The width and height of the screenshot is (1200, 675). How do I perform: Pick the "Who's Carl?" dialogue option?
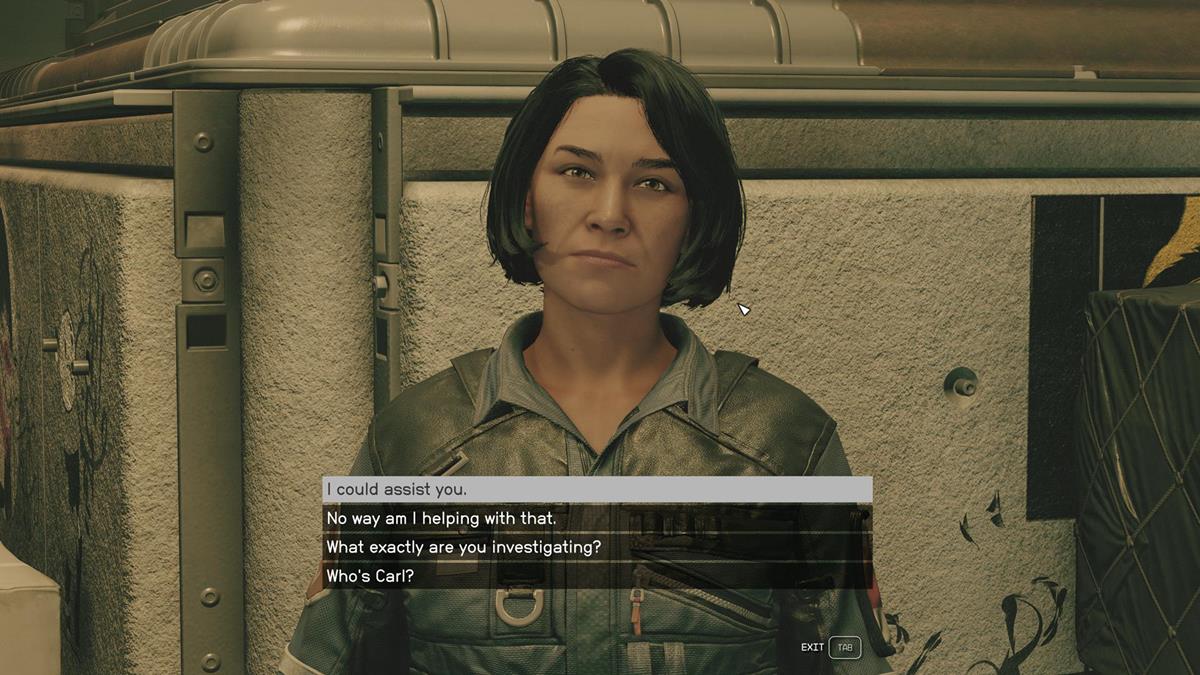point(596,576)
